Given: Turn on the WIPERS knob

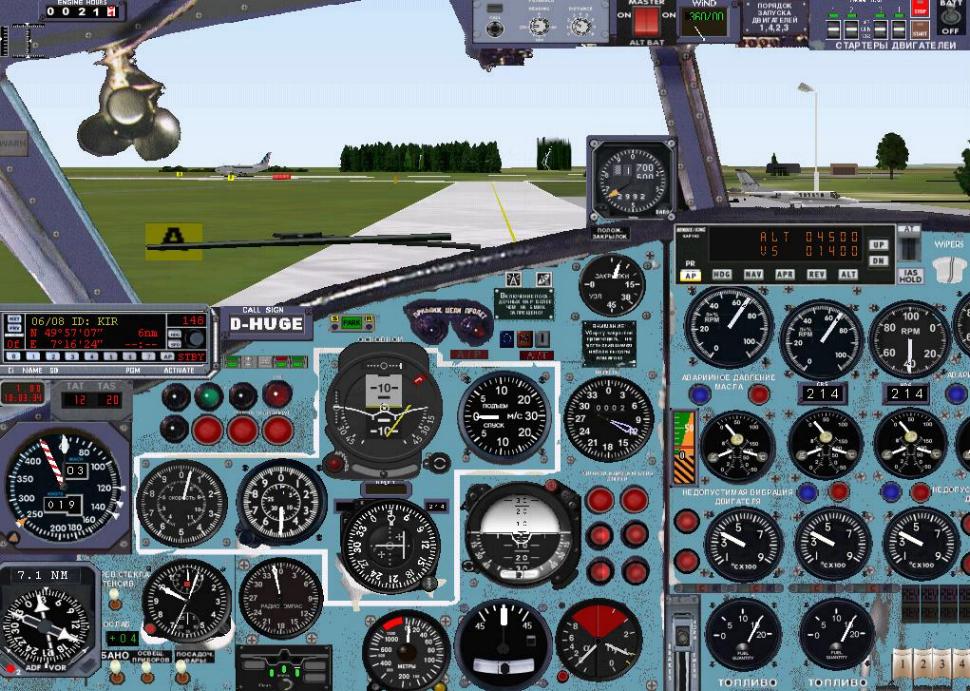Looking at the screenshot, I should (948, 268).
